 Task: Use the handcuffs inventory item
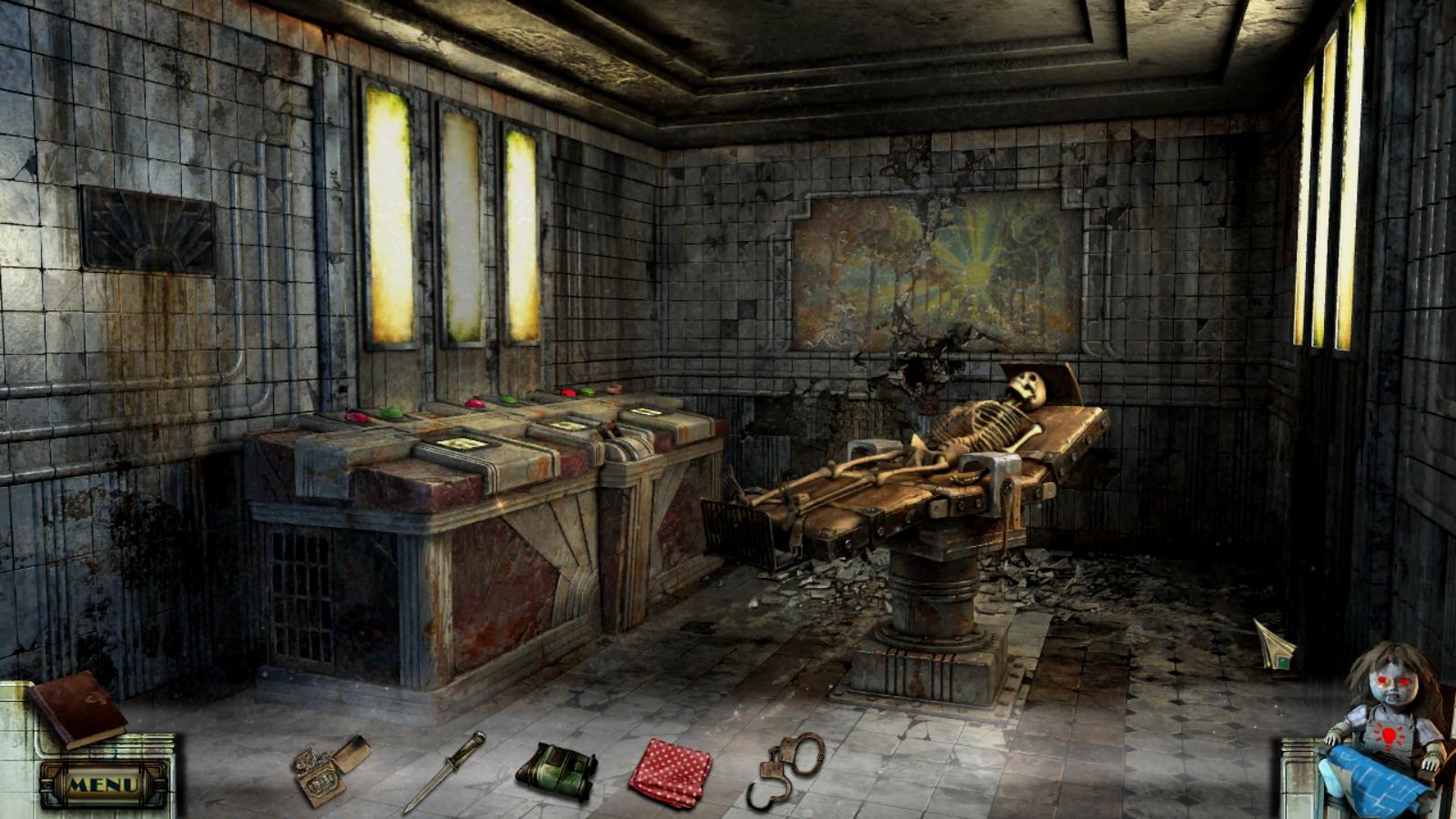[786, 767]
